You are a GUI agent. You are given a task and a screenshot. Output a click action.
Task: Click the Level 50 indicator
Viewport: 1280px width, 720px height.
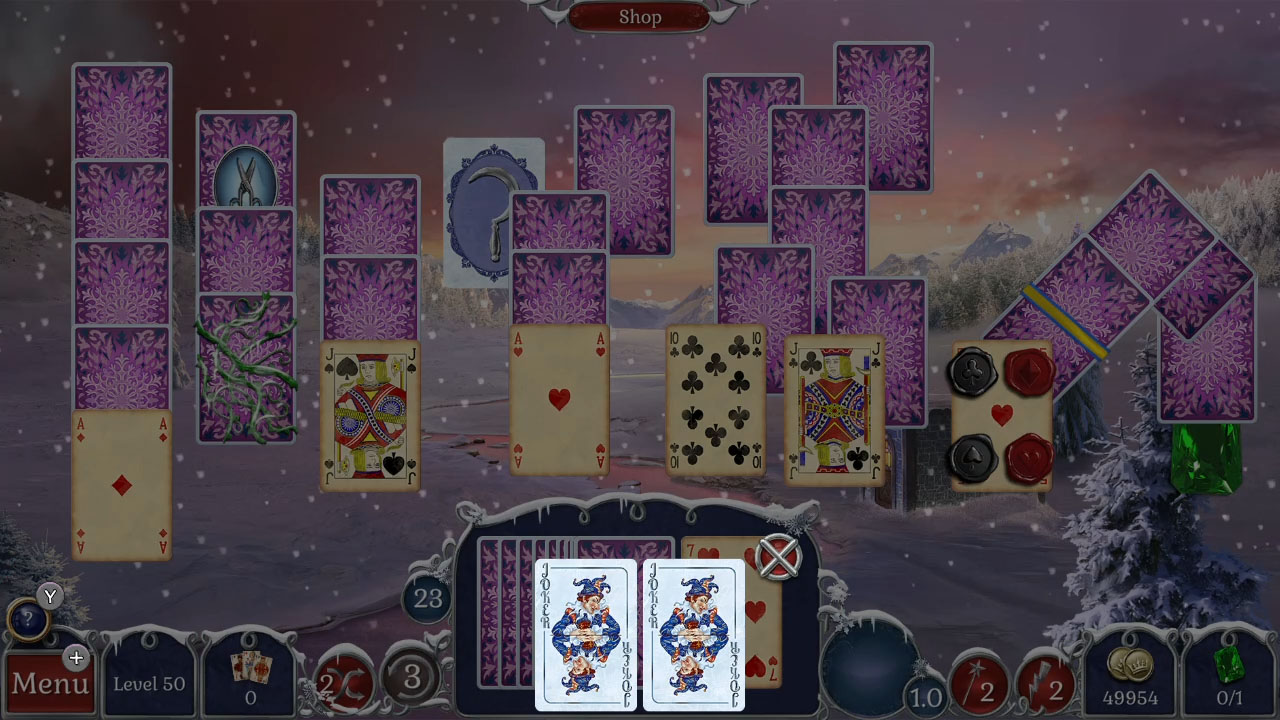click(x=148, y=682)
